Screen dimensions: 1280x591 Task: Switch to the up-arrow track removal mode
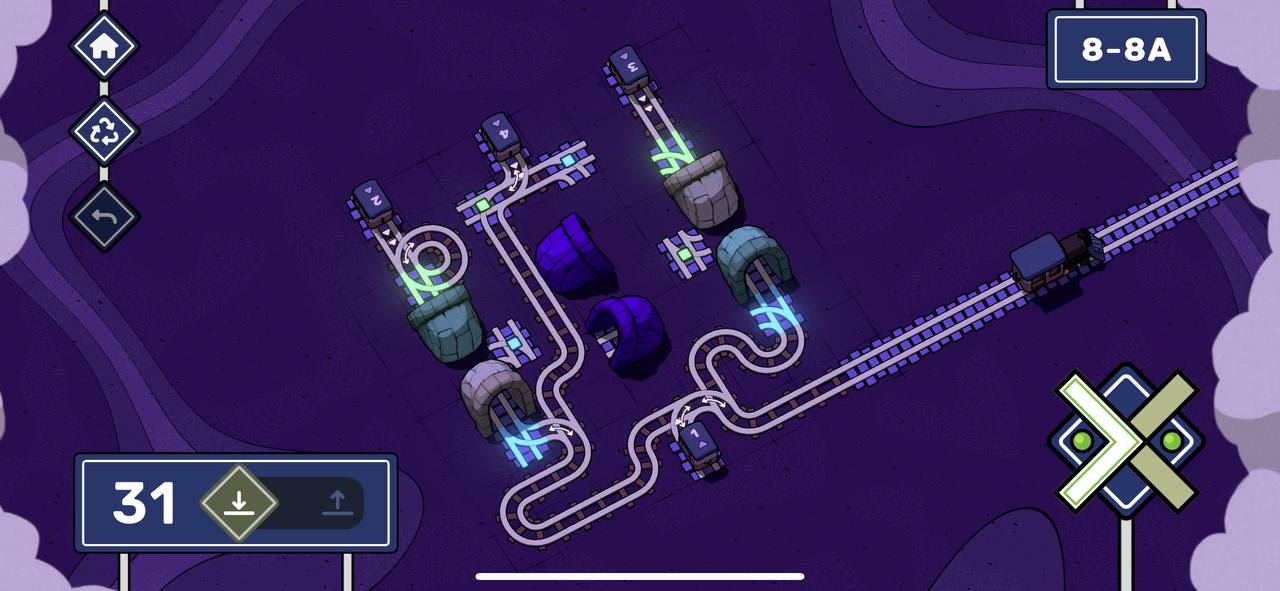[x=337, y=502]
